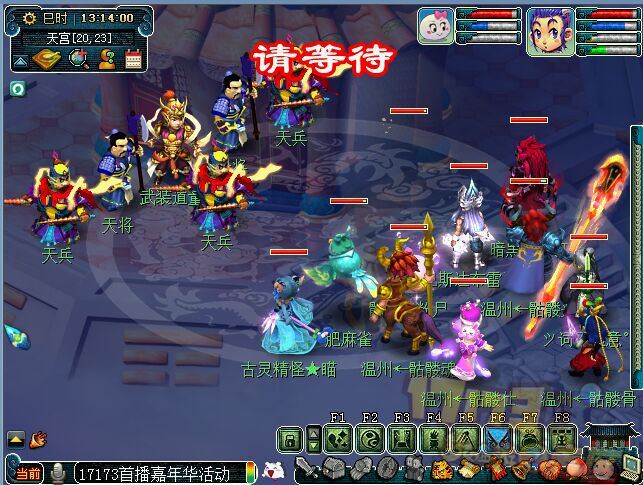The height and width of the screenshot is (485, 643).
Task: Open the peach icon in bottom bar
Action: pos(572,469)
